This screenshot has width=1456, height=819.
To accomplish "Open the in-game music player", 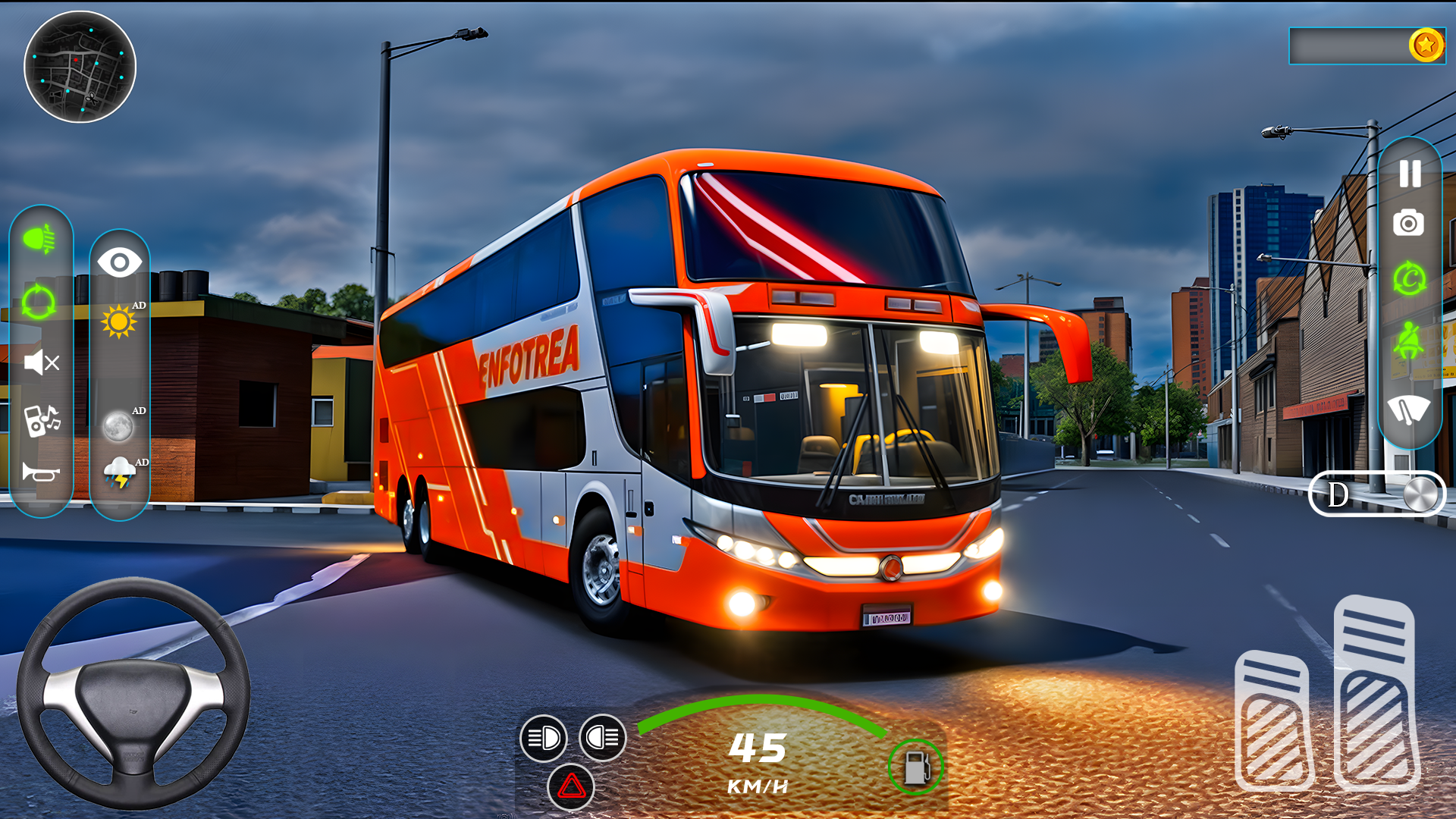I will tap(42, 419).
